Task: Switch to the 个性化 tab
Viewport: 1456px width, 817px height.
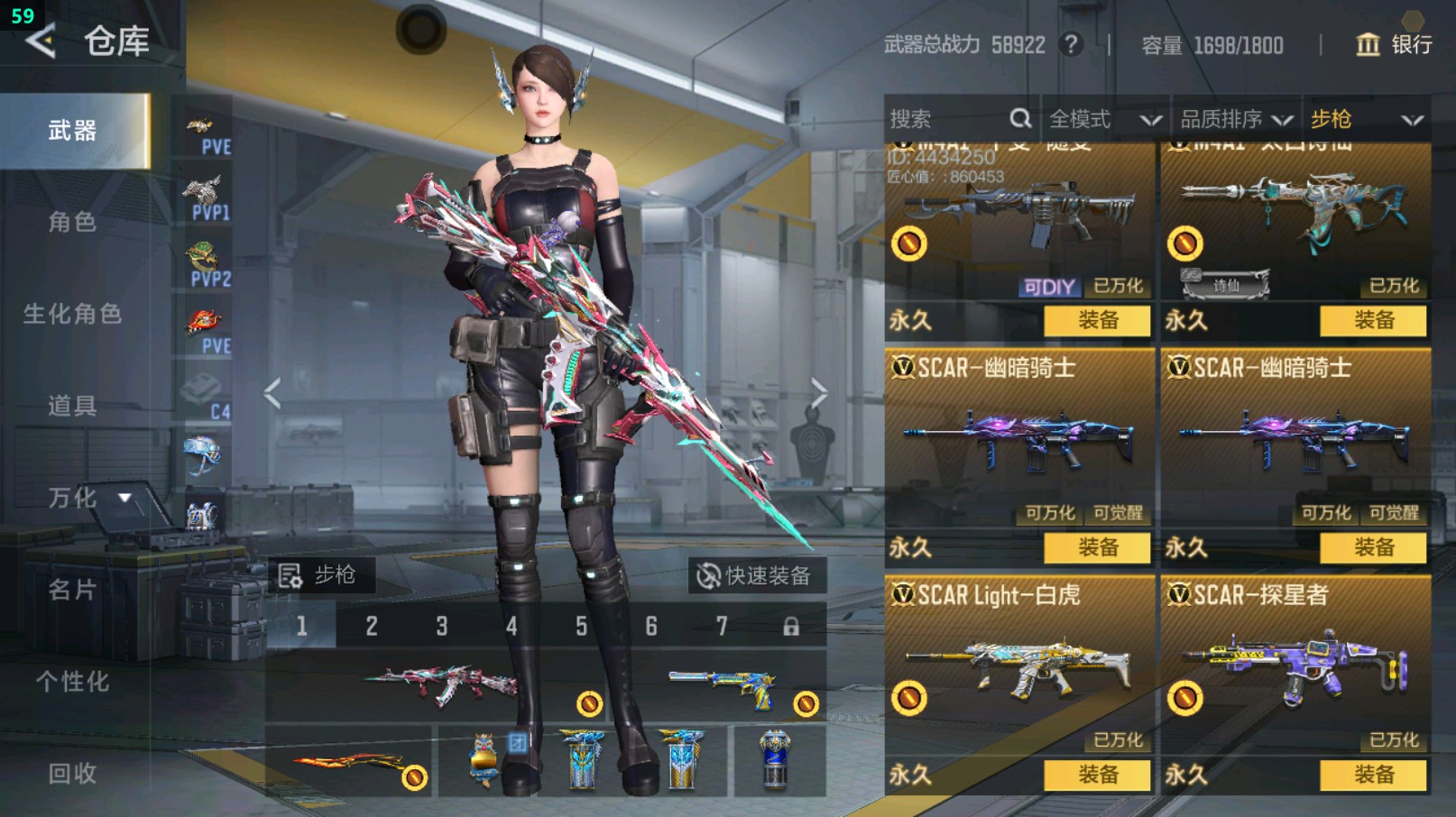Action: tap(73, 682)
